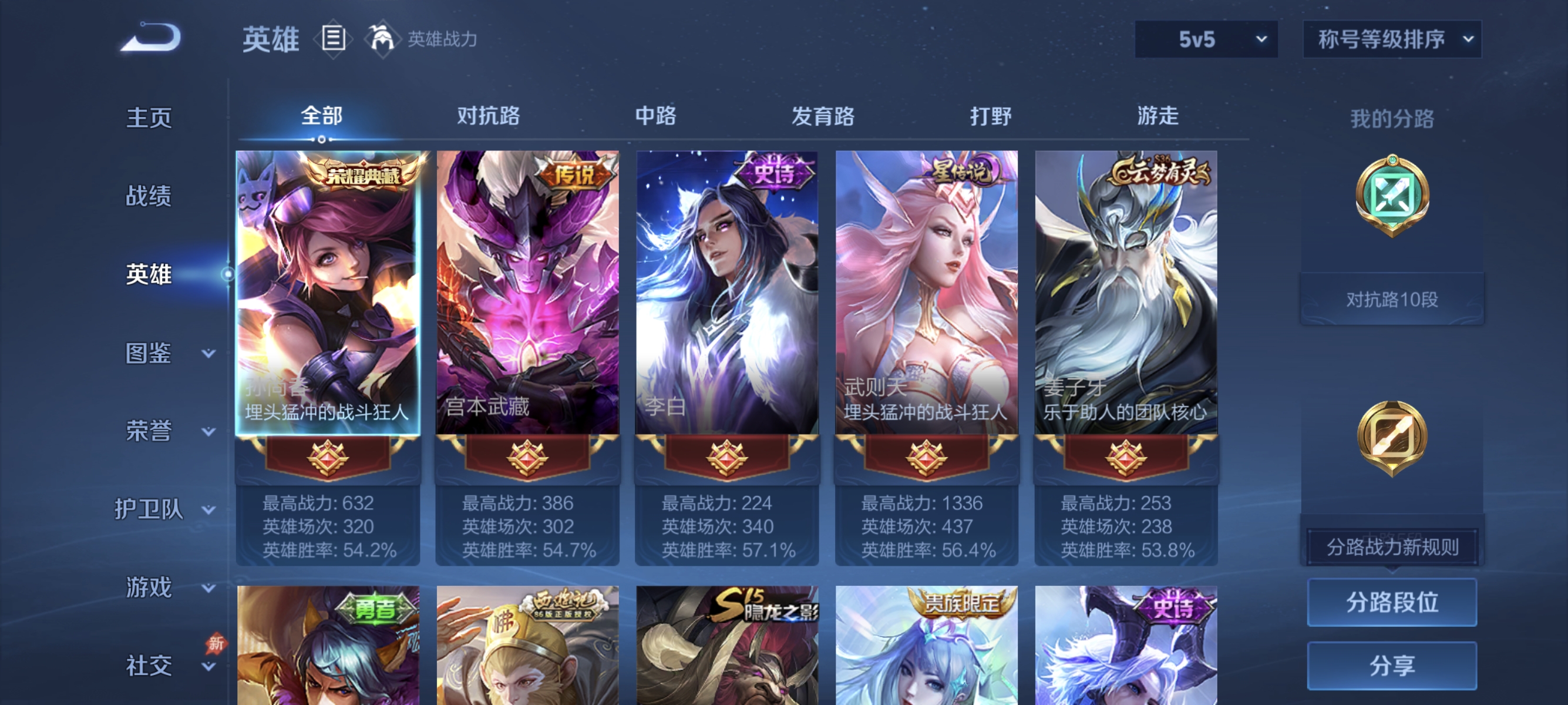Open the 分路战力新规则 tooltip link
1568x705 pixels.
click(x=1391, y=546)
